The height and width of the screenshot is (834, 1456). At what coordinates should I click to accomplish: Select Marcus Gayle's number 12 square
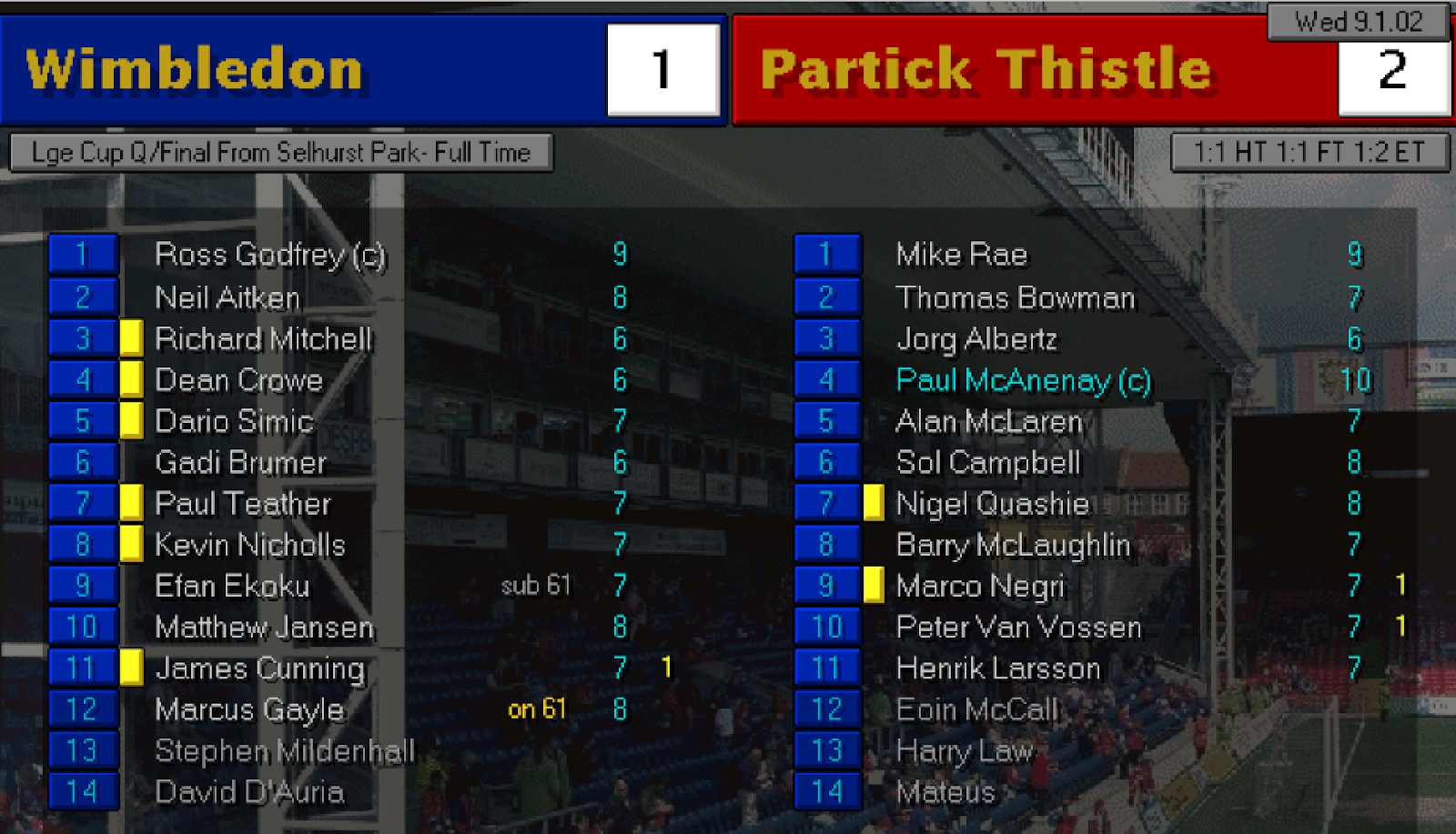pos(82,710)
